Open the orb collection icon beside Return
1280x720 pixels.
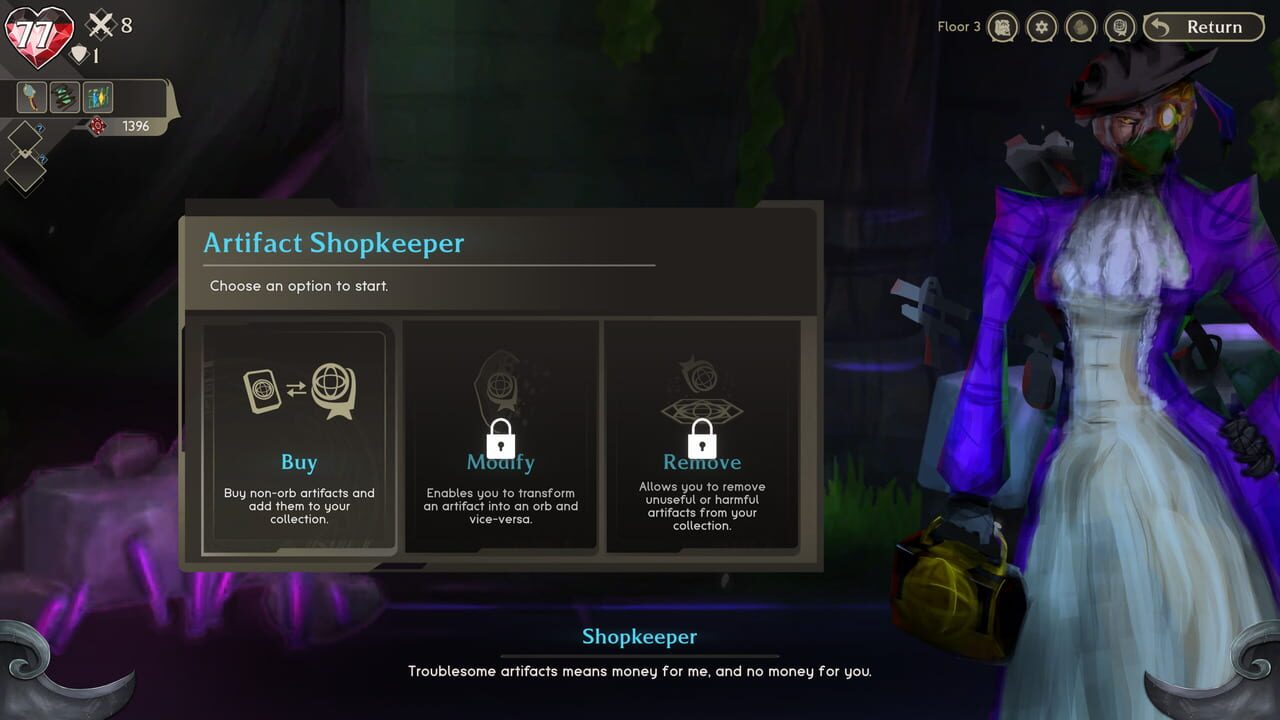1120,27
